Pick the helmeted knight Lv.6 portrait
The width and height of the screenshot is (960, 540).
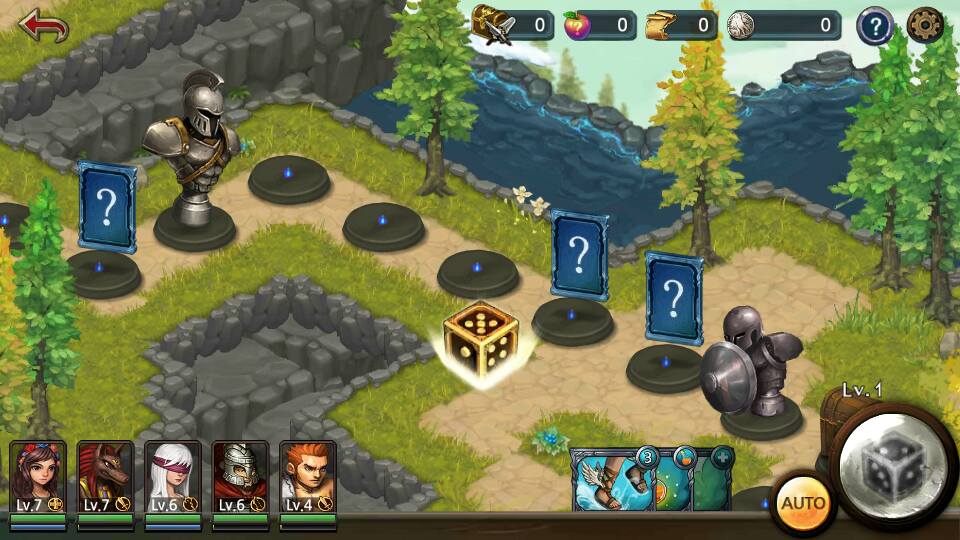240,477
